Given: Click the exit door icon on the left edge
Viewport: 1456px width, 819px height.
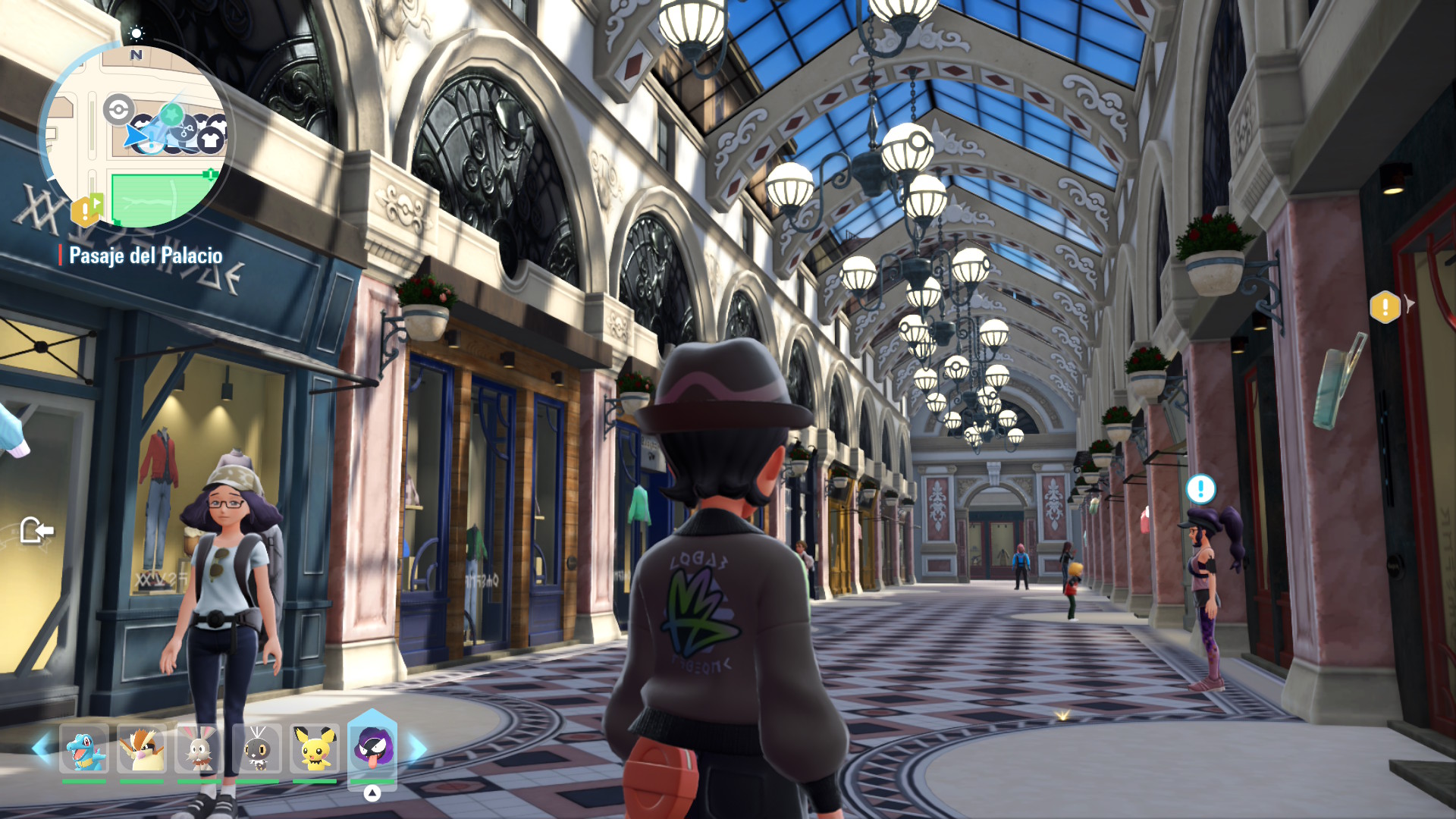Looking at the screenshot, I should (39, 531).
